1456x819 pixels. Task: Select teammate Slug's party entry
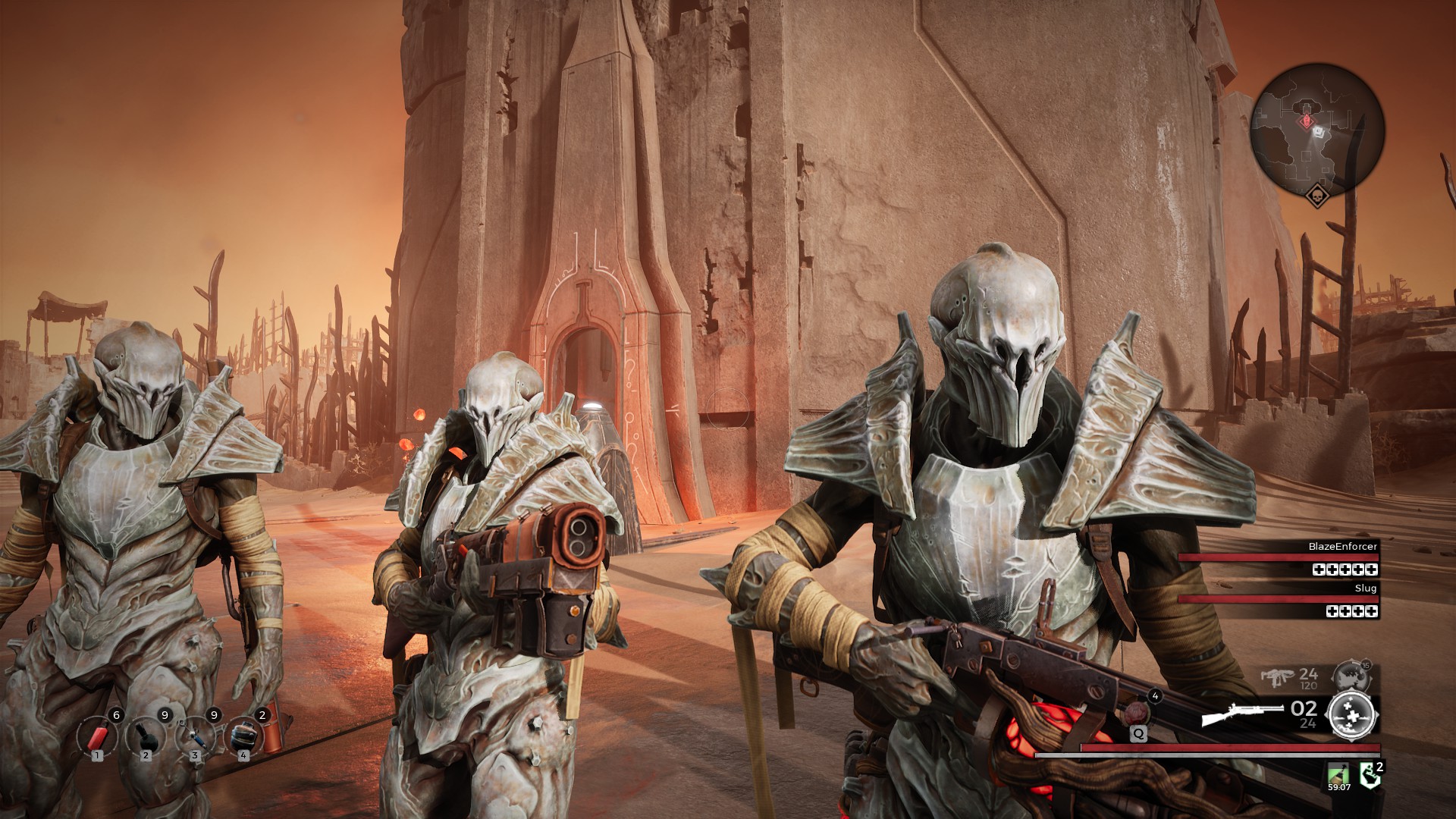click(x=1279, y=599)
